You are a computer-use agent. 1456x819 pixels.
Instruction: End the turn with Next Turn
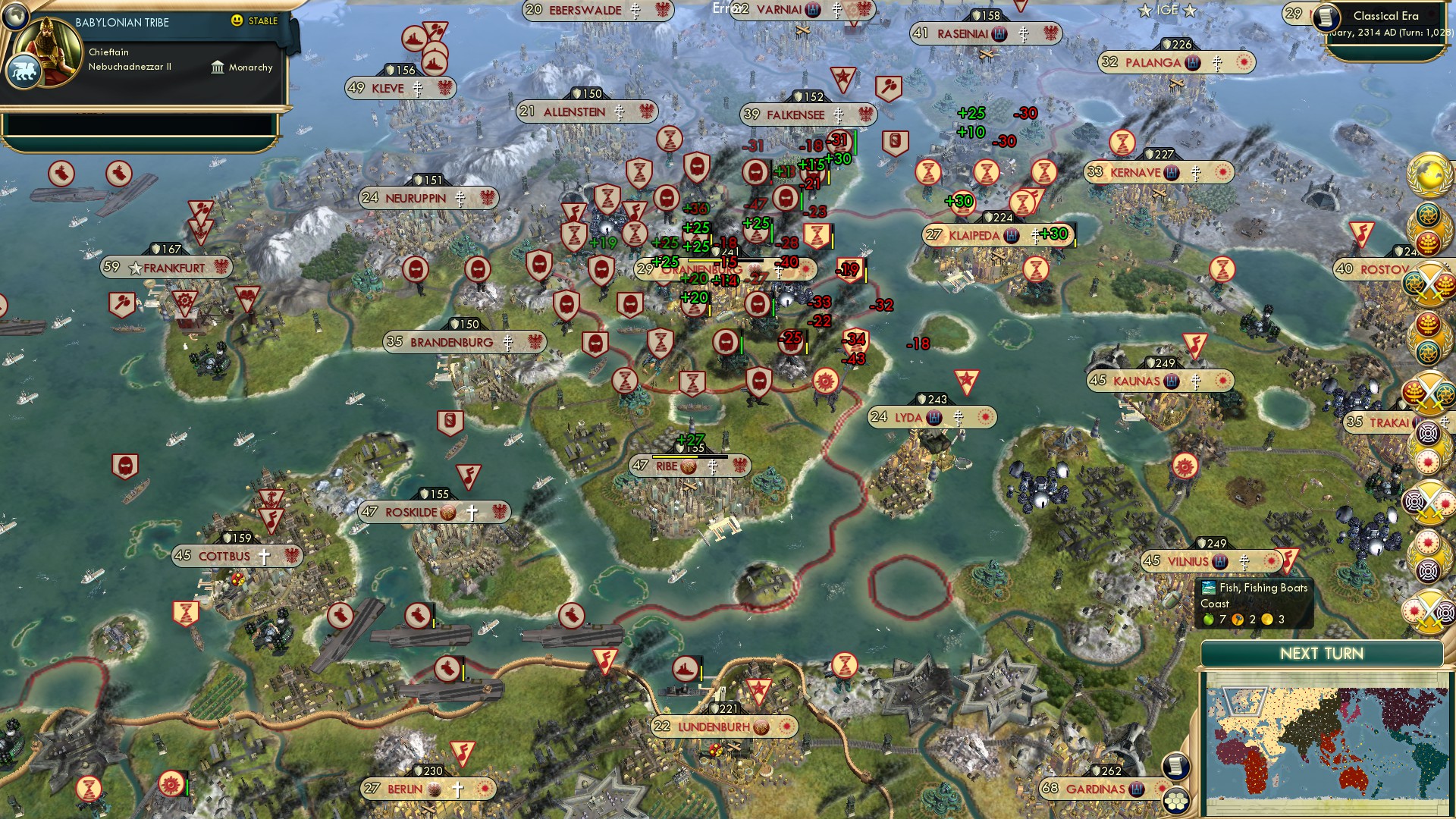(1321, 654)
